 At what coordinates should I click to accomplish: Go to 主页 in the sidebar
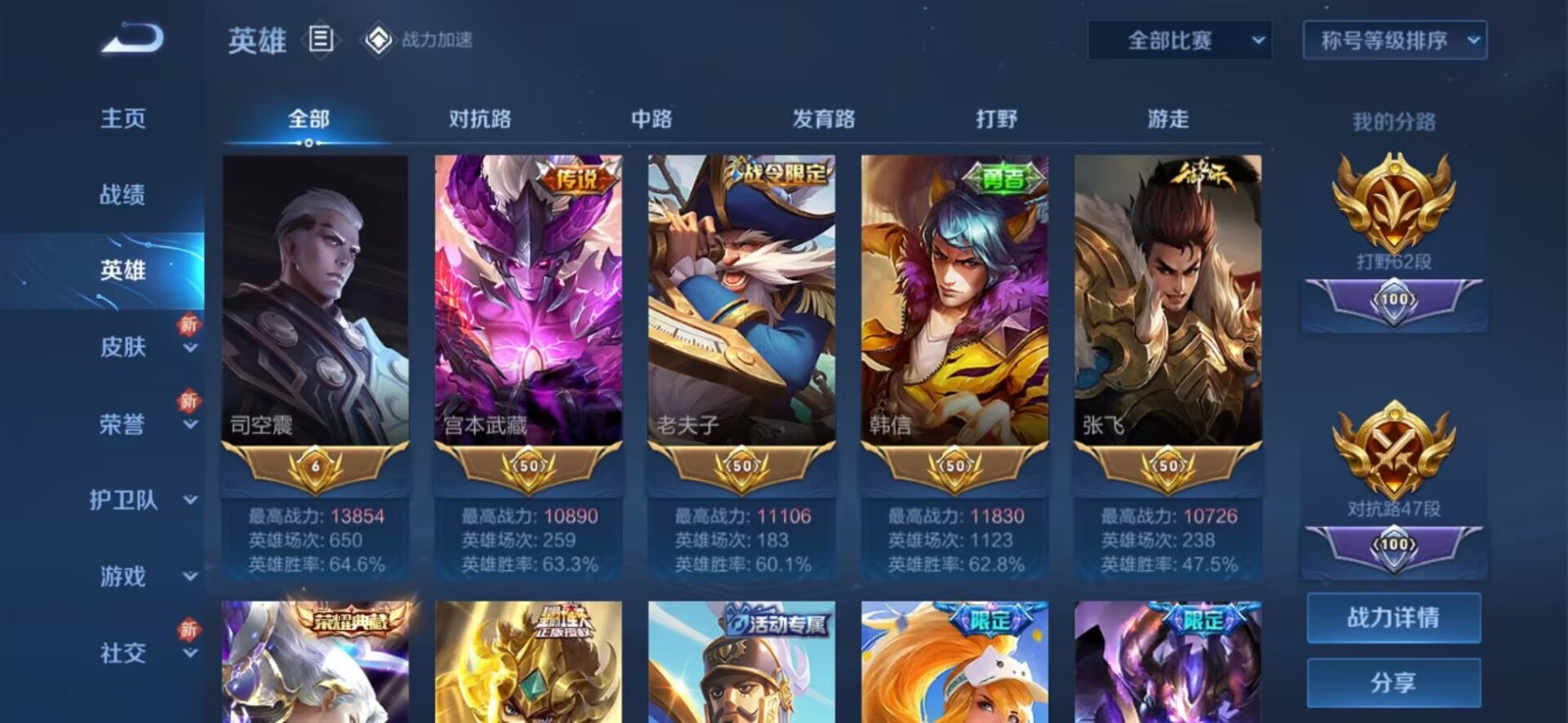pyautogui.click(x=122, y=118)
